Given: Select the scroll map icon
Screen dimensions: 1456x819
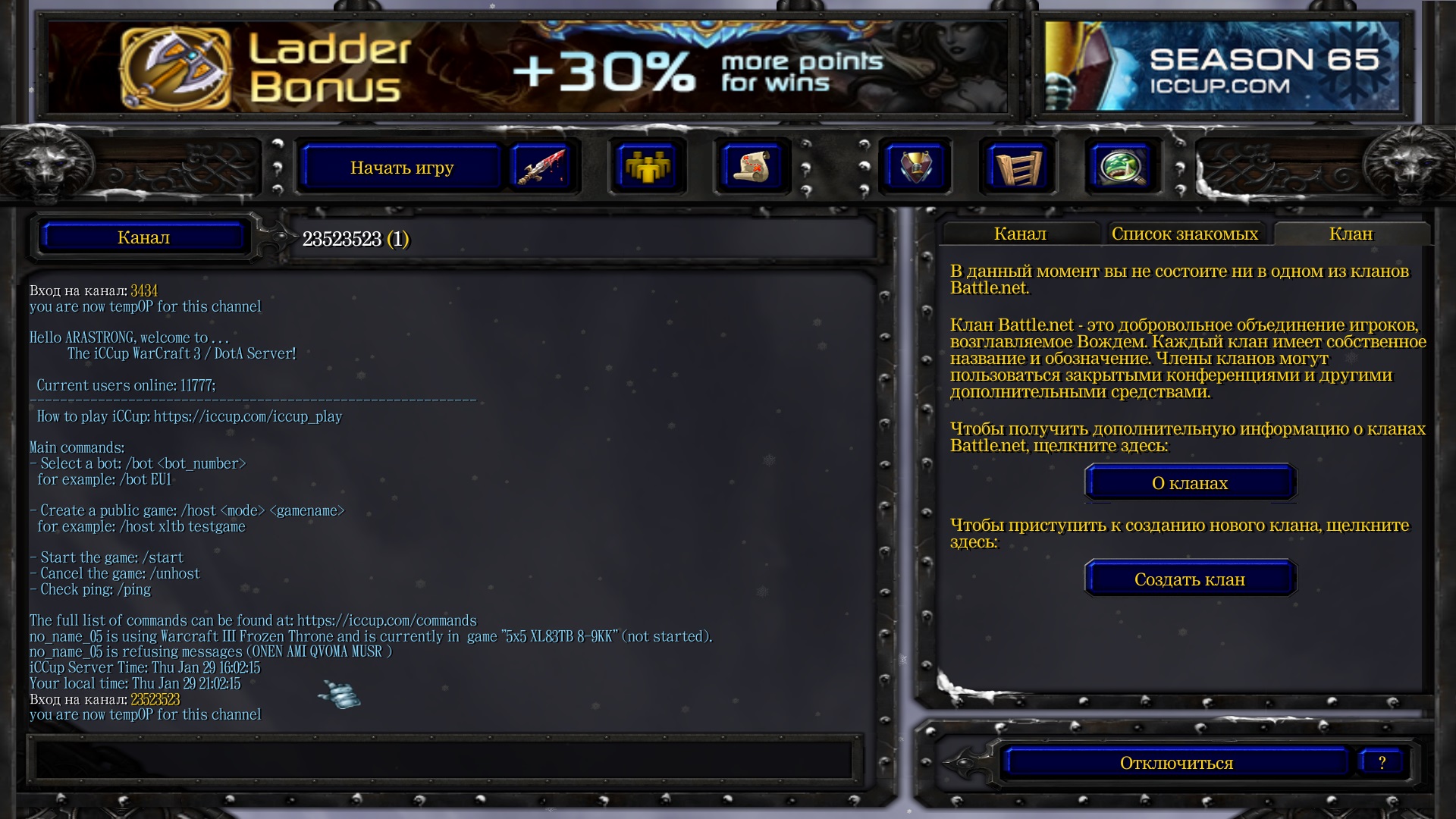Looking at the screenshot, I should click(x=751, y=167).
